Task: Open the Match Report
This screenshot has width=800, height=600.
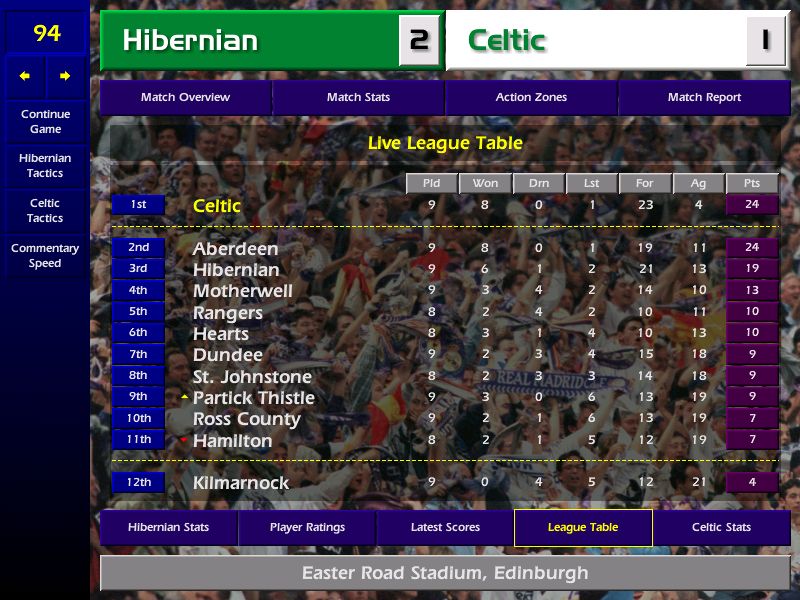Action: [x=704, y=97]
